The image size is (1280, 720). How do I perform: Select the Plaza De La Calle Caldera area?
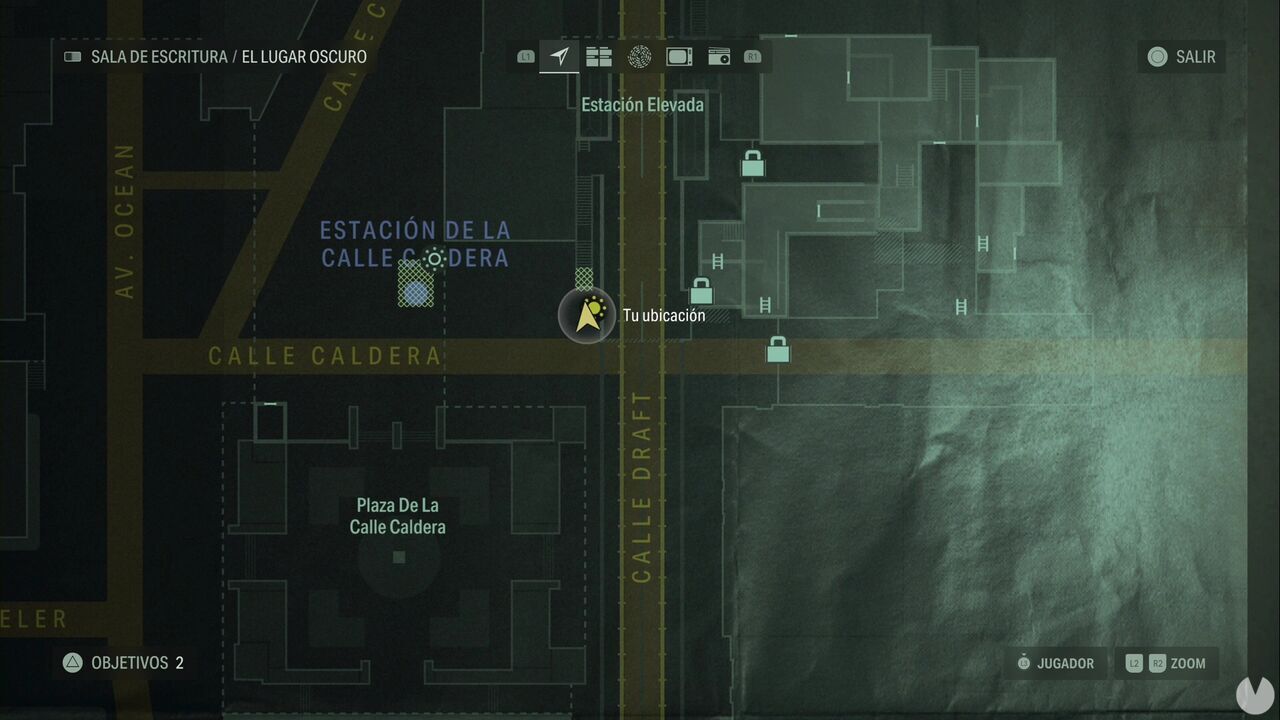398,516
